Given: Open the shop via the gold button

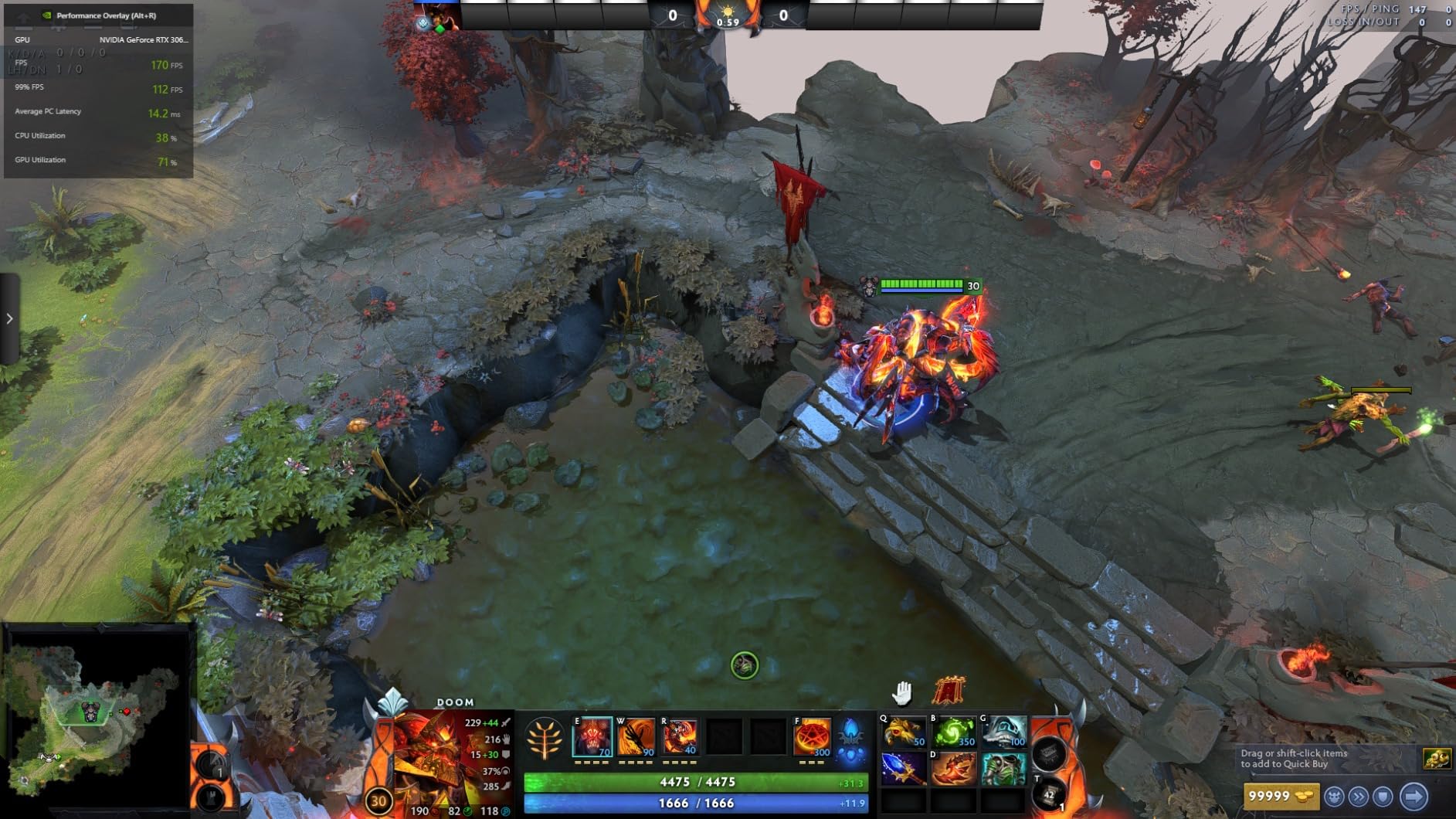Looking at the screenshot, I should click(x=1280, y=796).
